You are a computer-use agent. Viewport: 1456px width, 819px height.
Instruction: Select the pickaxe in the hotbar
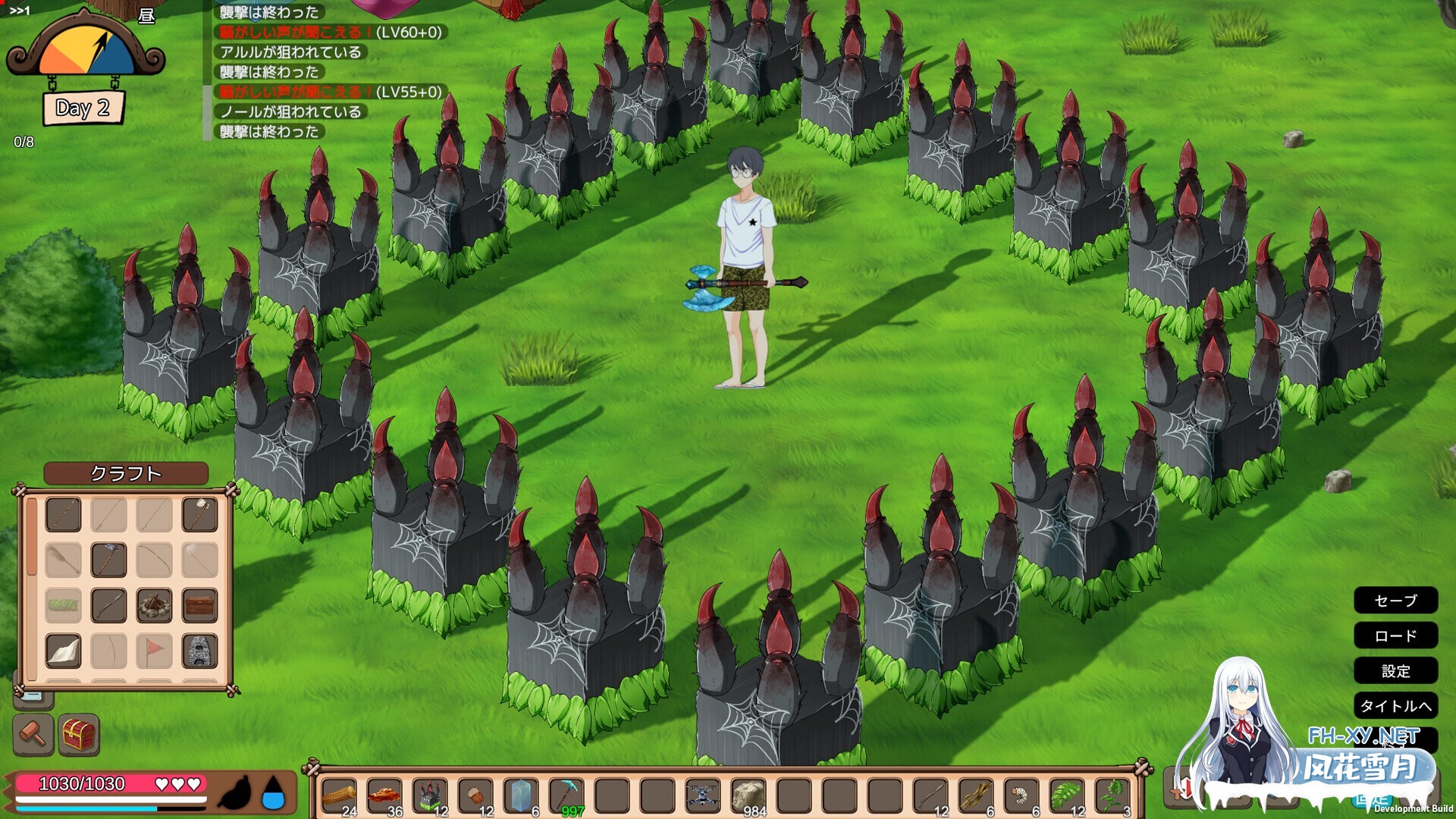(565, 796)
